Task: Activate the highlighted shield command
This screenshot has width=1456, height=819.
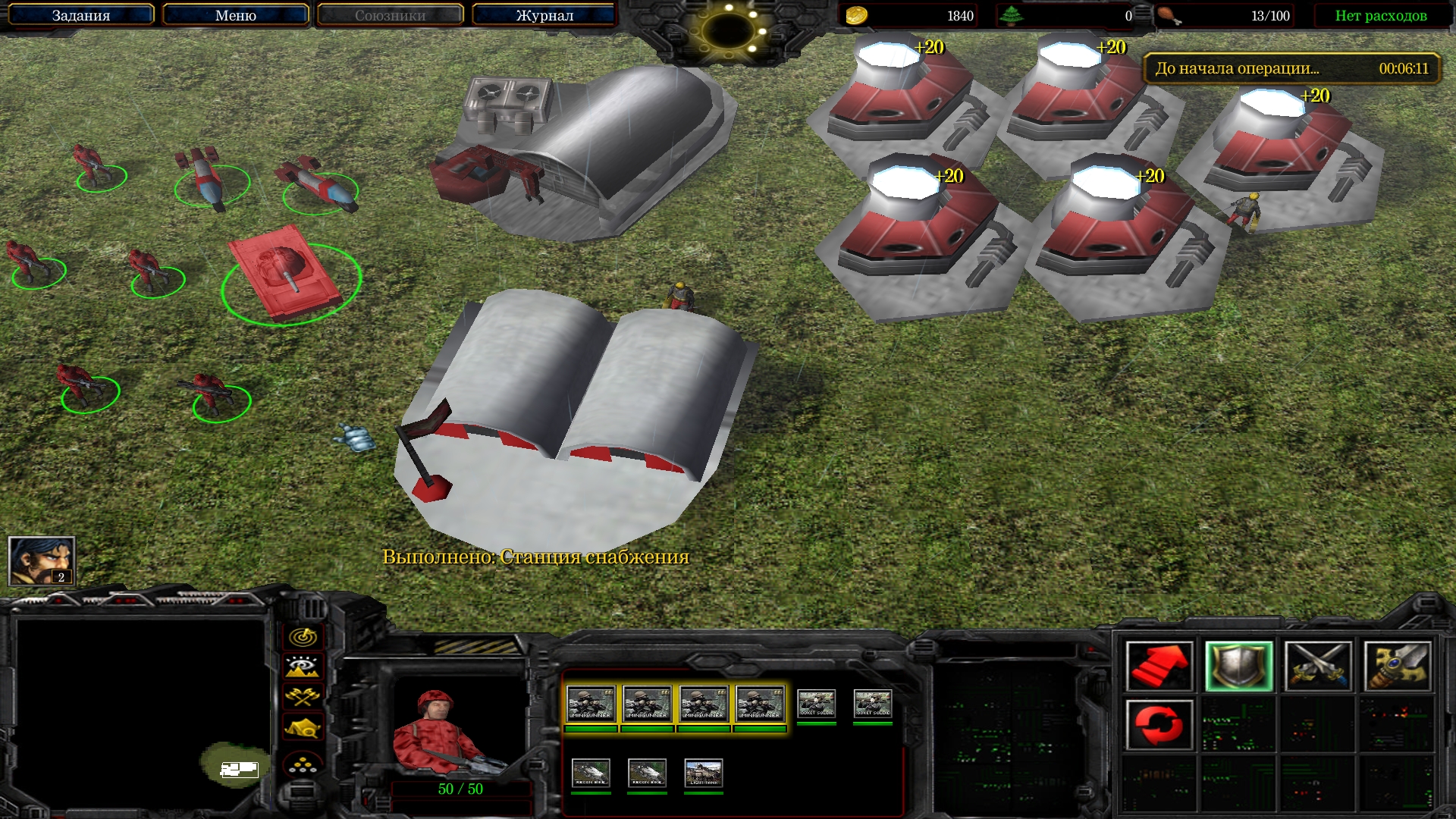Action: (x=1238, y=667)
